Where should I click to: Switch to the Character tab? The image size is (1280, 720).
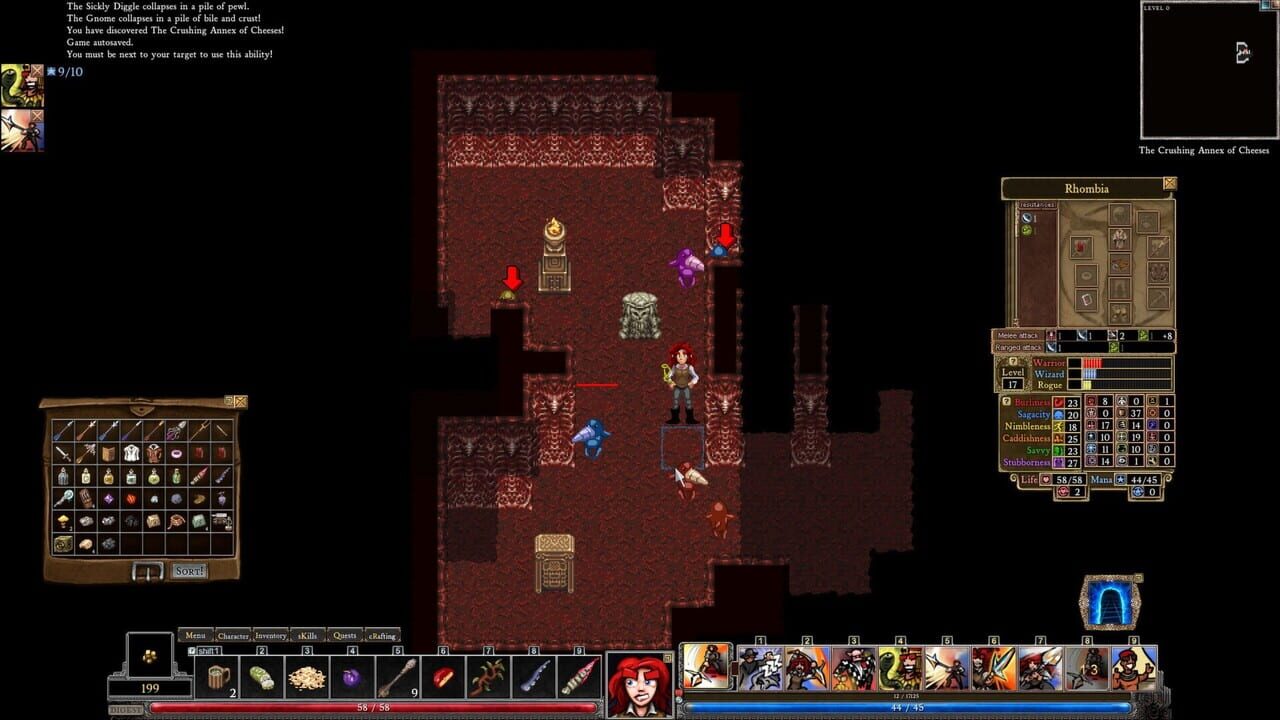click(232, 635)
